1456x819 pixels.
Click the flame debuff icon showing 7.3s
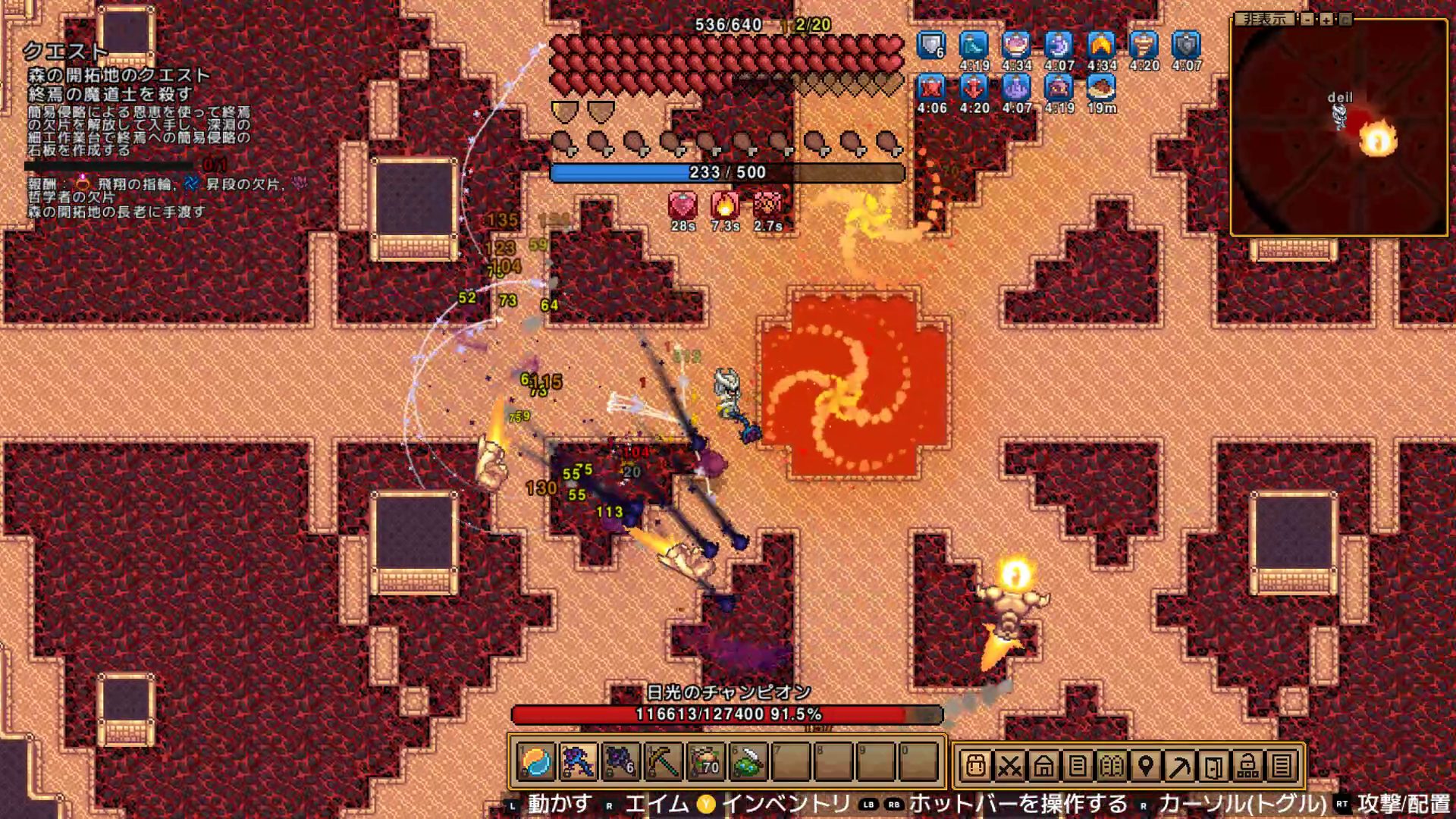(725, 205)
